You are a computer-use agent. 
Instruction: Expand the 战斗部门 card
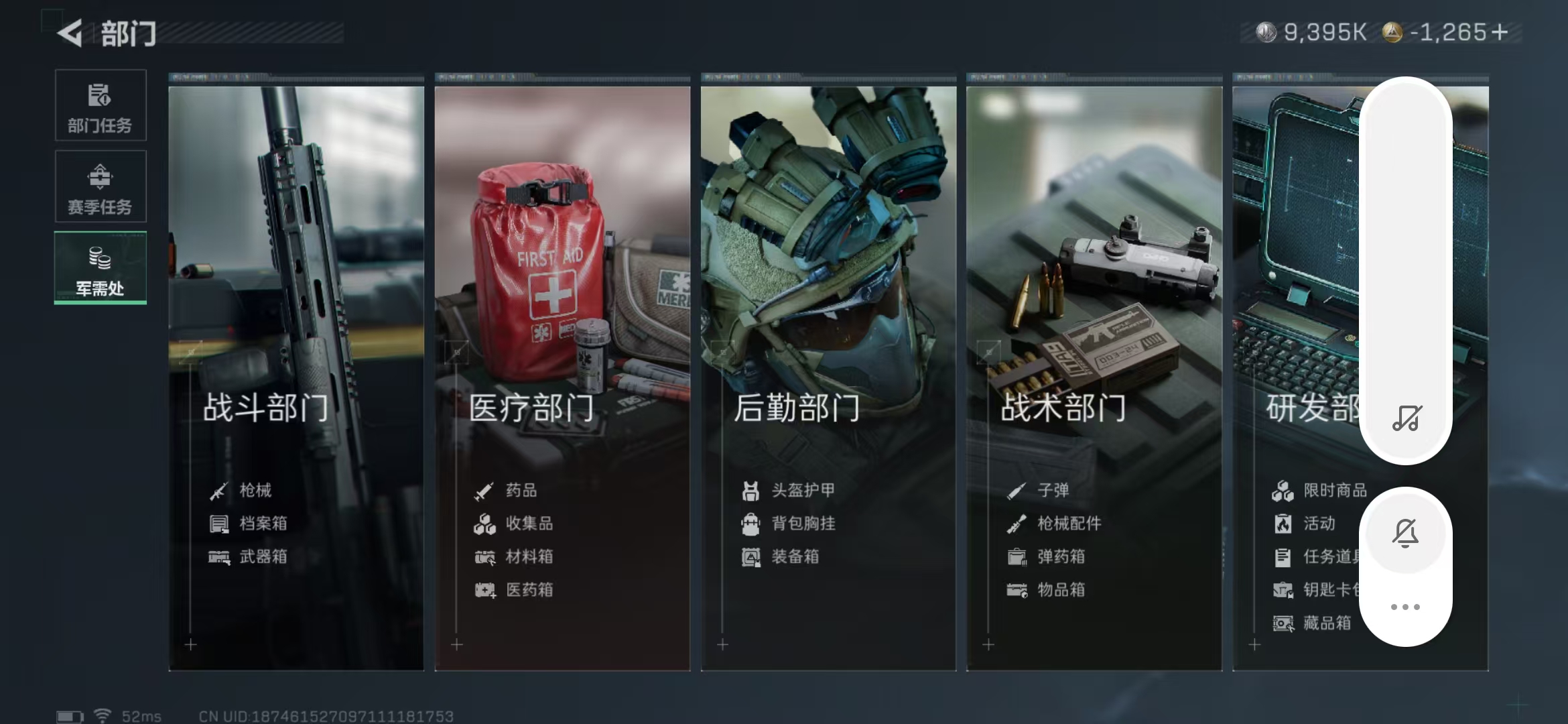pos(295,369)
